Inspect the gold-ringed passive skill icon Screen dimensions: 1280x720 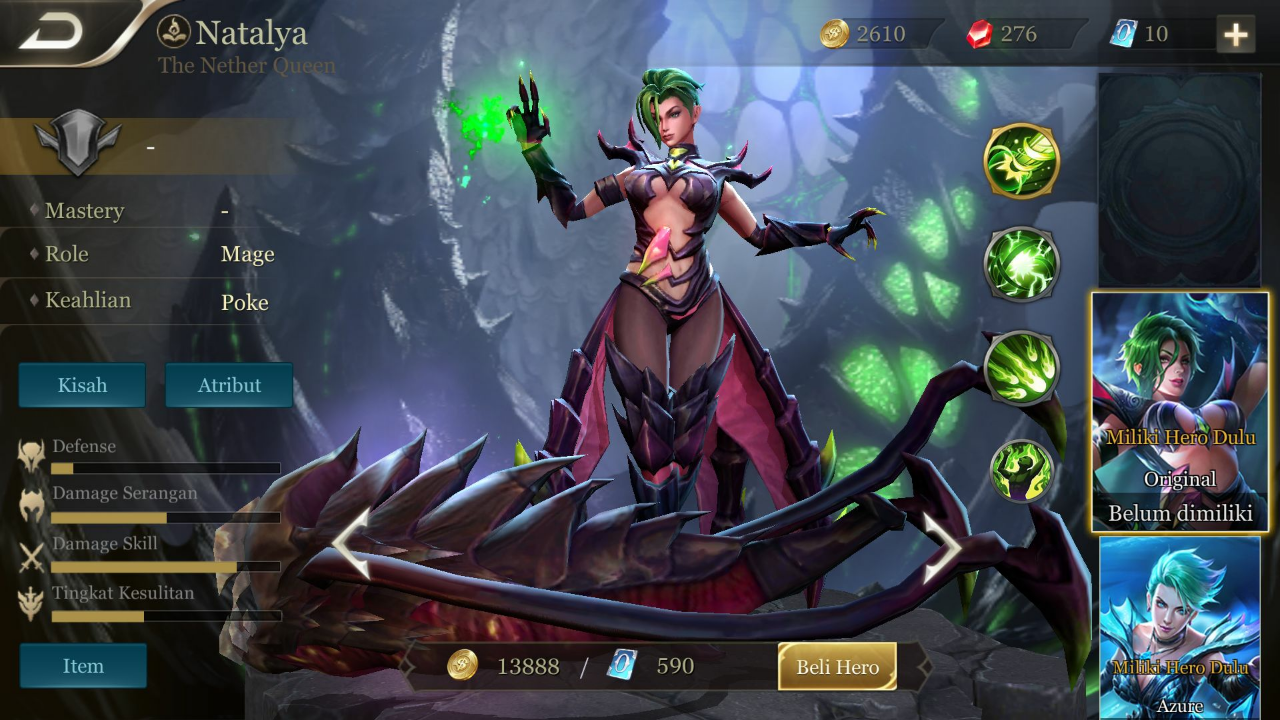1021,161
